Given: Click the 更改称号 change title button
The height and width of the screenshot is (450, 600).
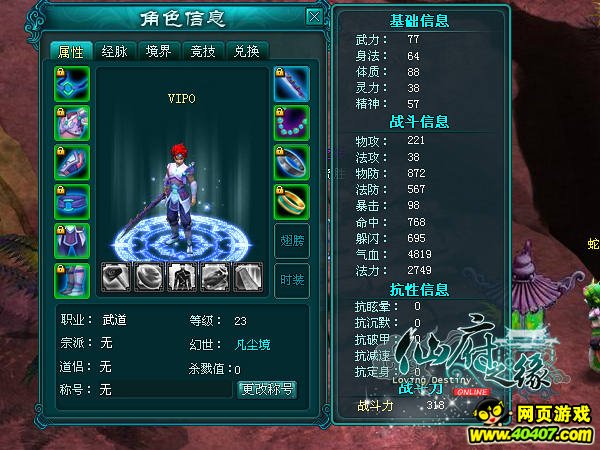Looking at the screenshot, I should pos(267,389).
